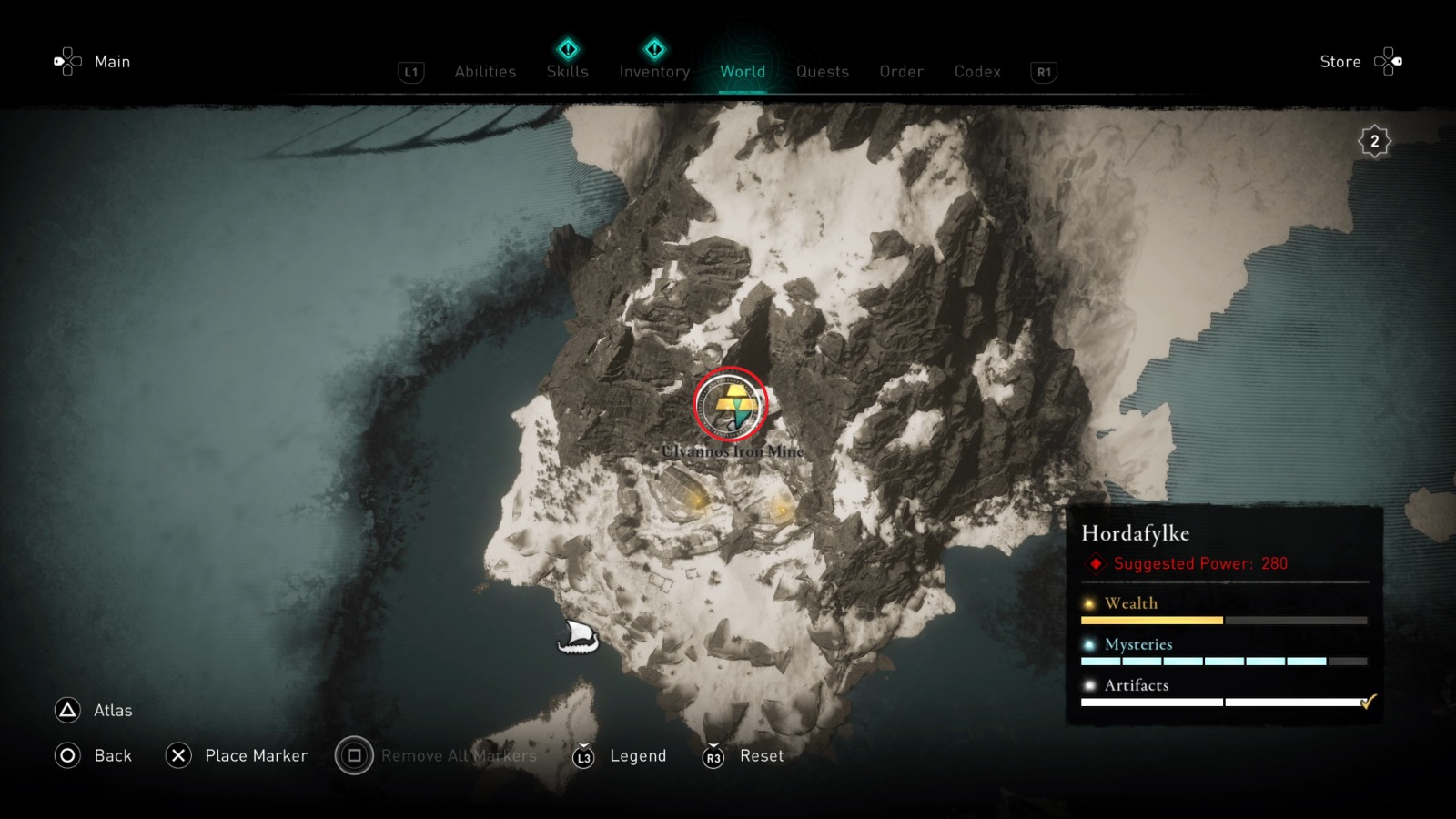
Task: Click the Artifacts white dot icon
Action: (1088, 684)
